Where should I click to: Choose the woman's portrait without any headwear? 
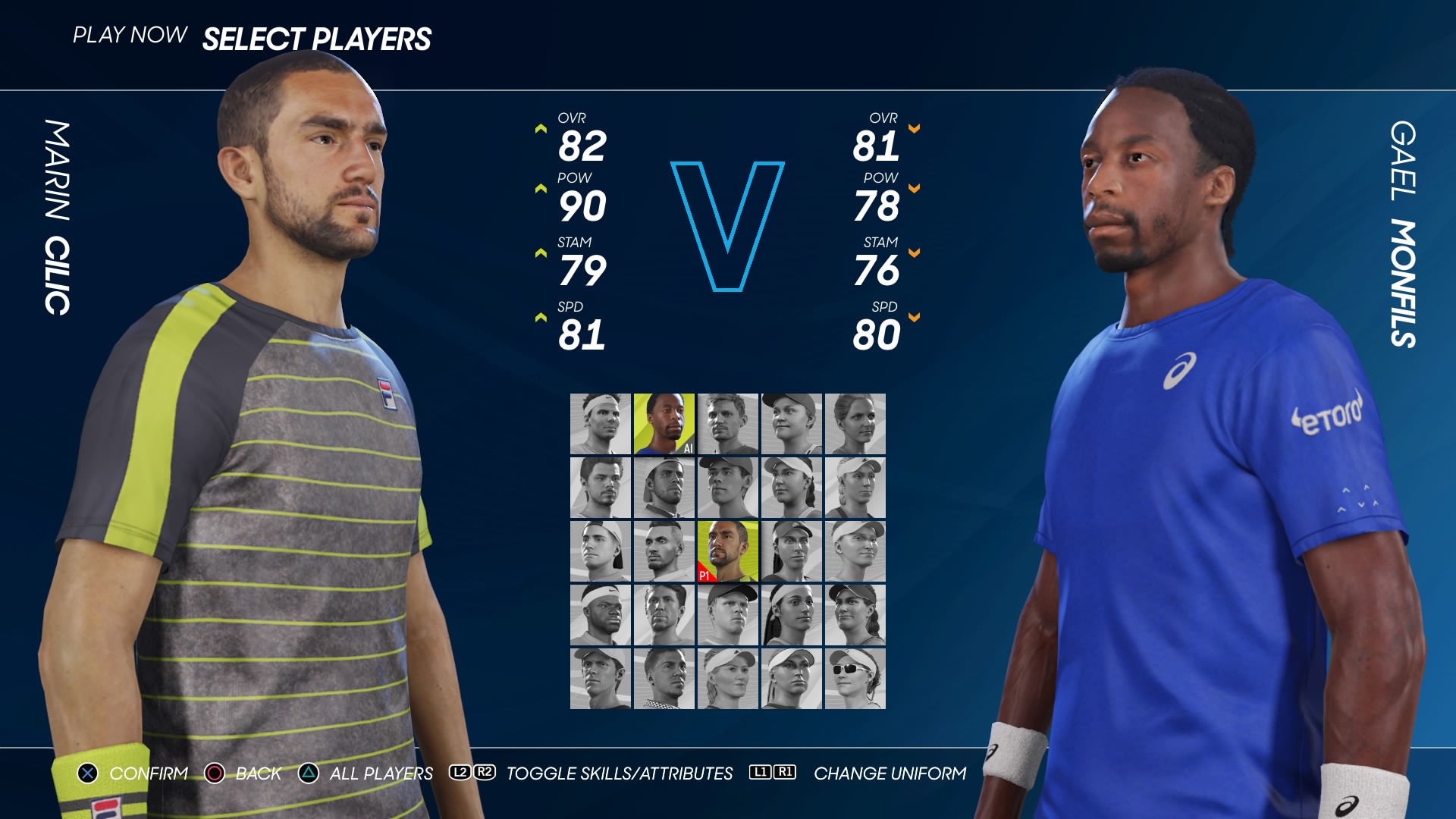pos(855,424)
